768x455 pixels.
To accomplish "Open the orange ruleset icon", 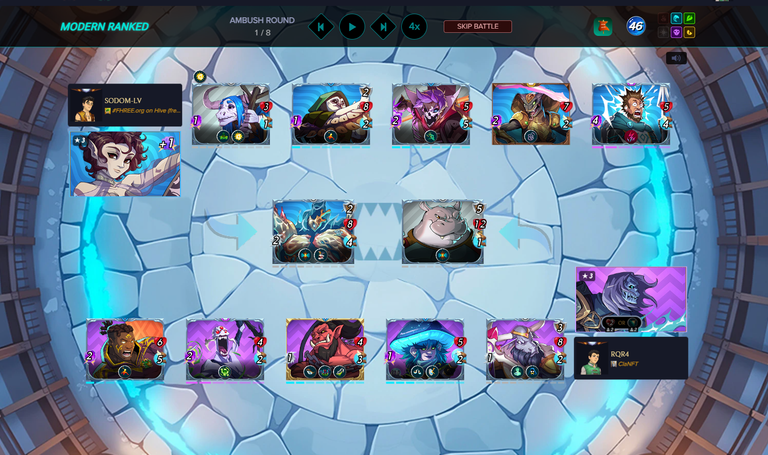I will (602, 27).
